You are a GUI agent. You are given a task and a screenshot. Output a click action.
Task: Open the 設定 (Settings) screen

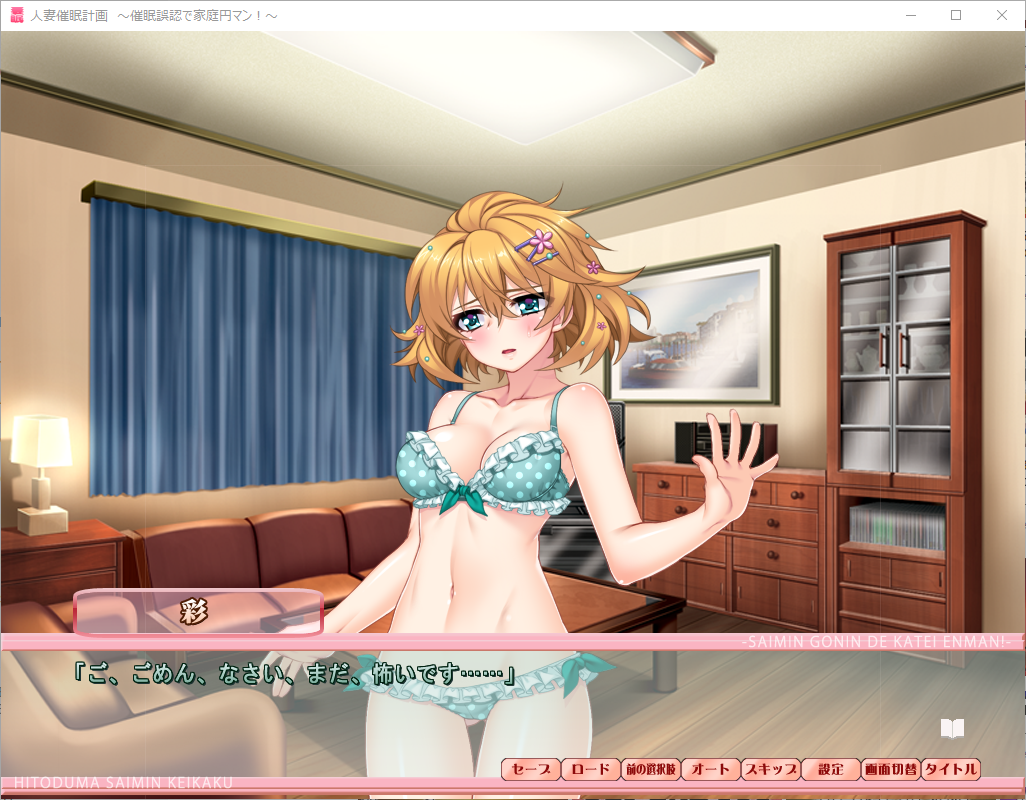pyautogui.click(x=830, y=769)
